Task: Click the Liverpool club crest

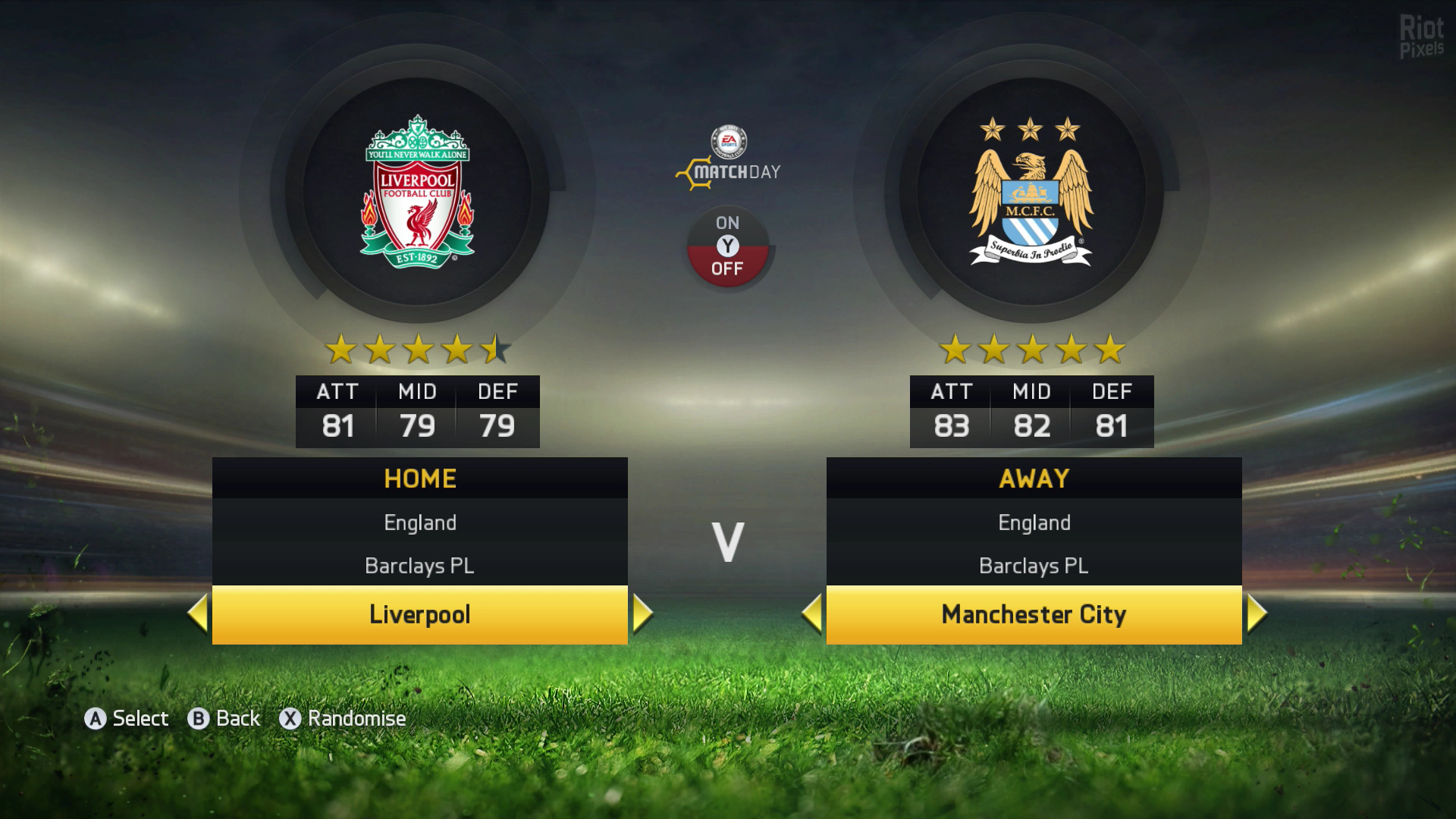Action: (x=417, y=193)
